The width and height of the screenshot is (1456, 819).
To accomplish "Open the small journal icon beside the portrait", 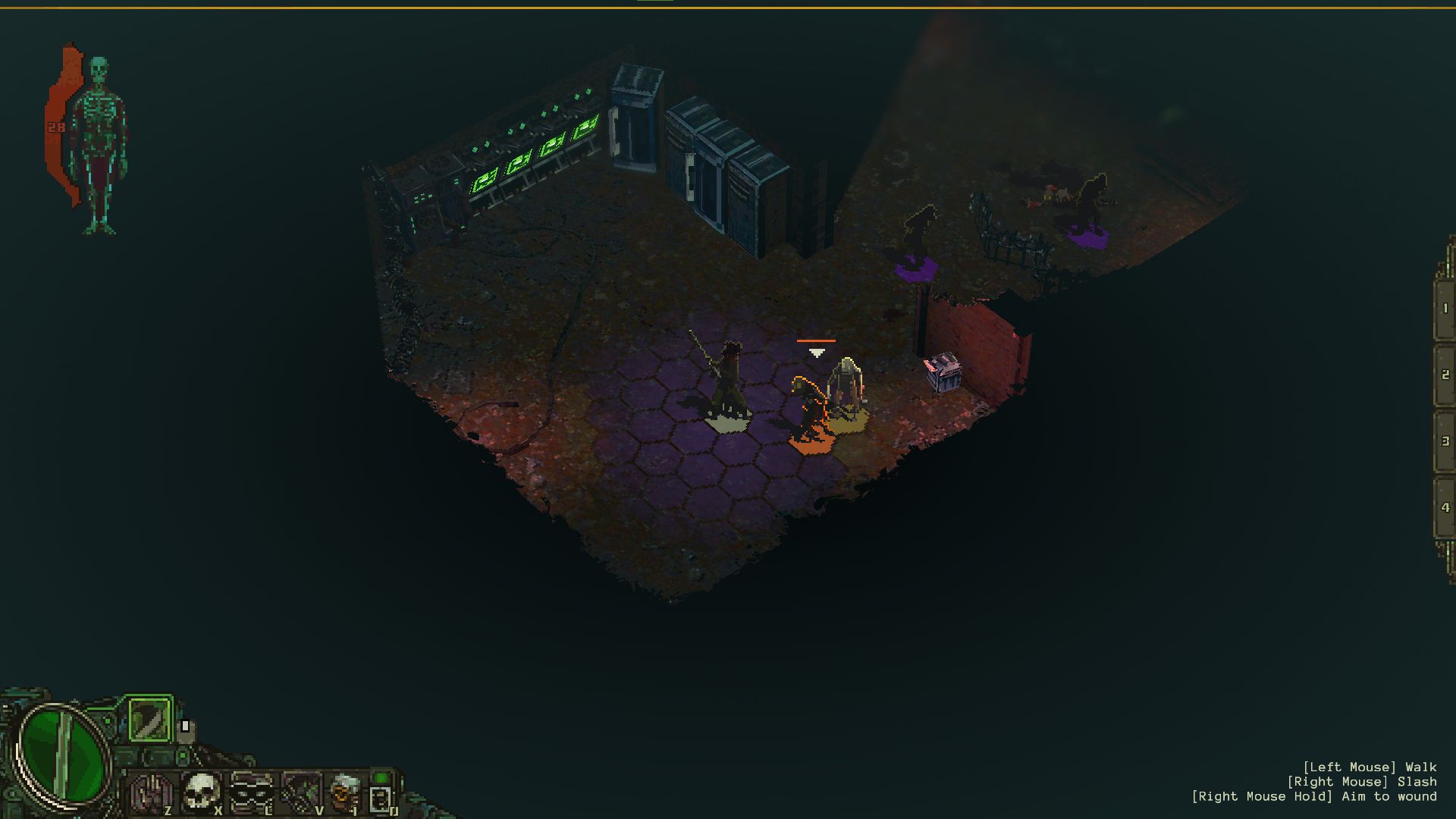I will 381,798.
